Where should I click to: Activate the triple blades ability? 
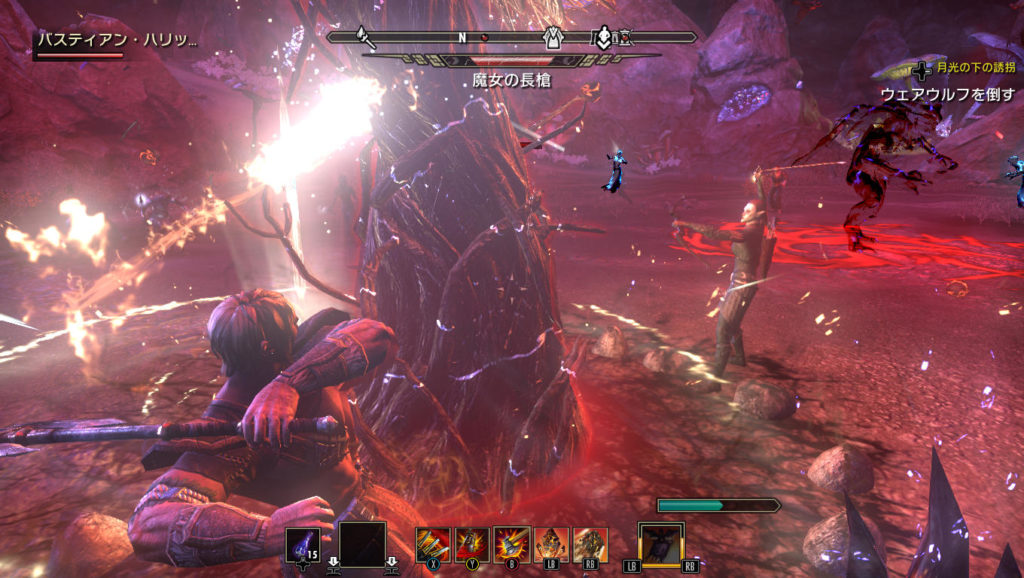pyautogui.click(x=433, y=544)
